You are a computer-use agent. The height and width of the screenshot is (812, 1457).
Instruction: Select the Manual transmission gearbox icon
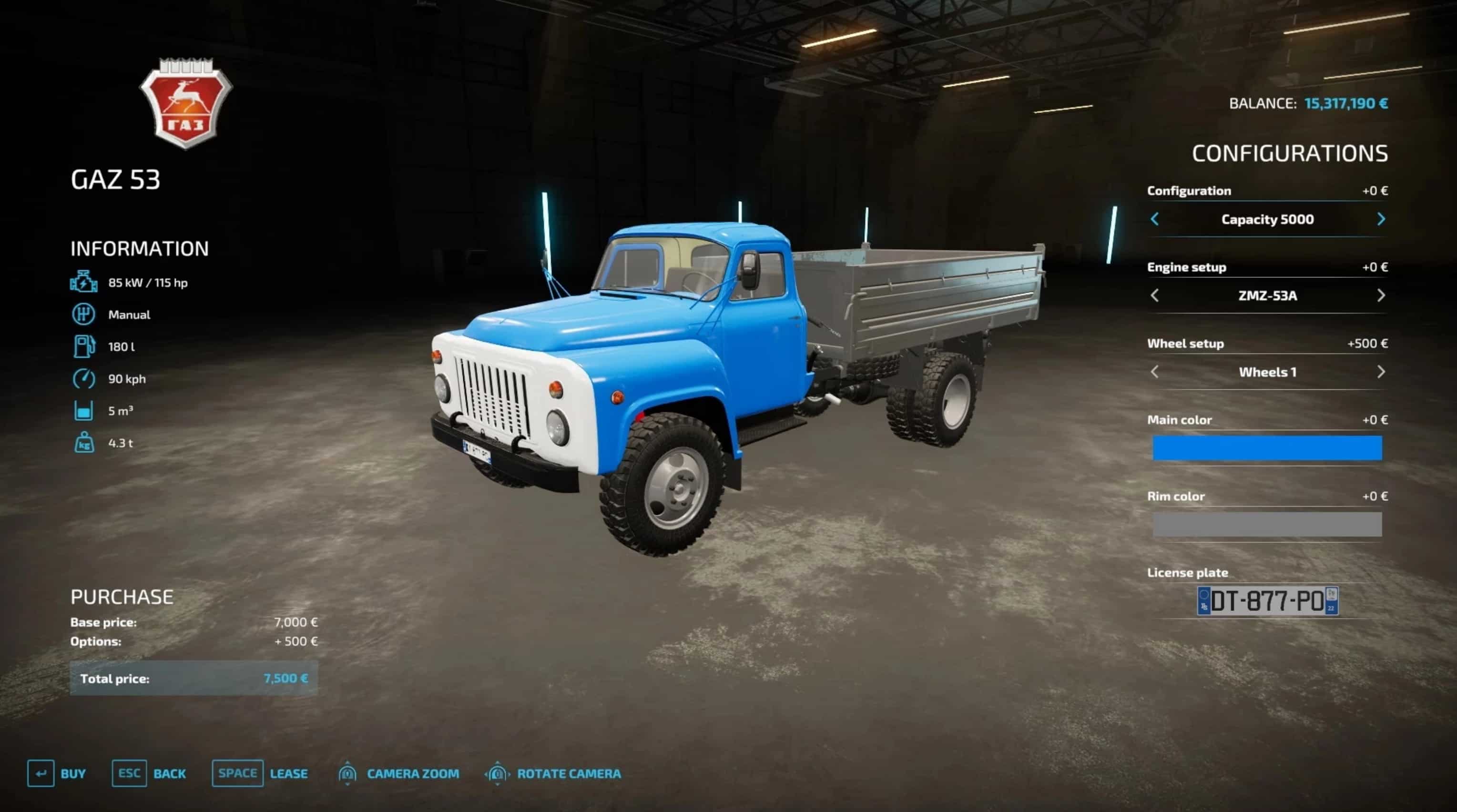[x=84, y=315]
